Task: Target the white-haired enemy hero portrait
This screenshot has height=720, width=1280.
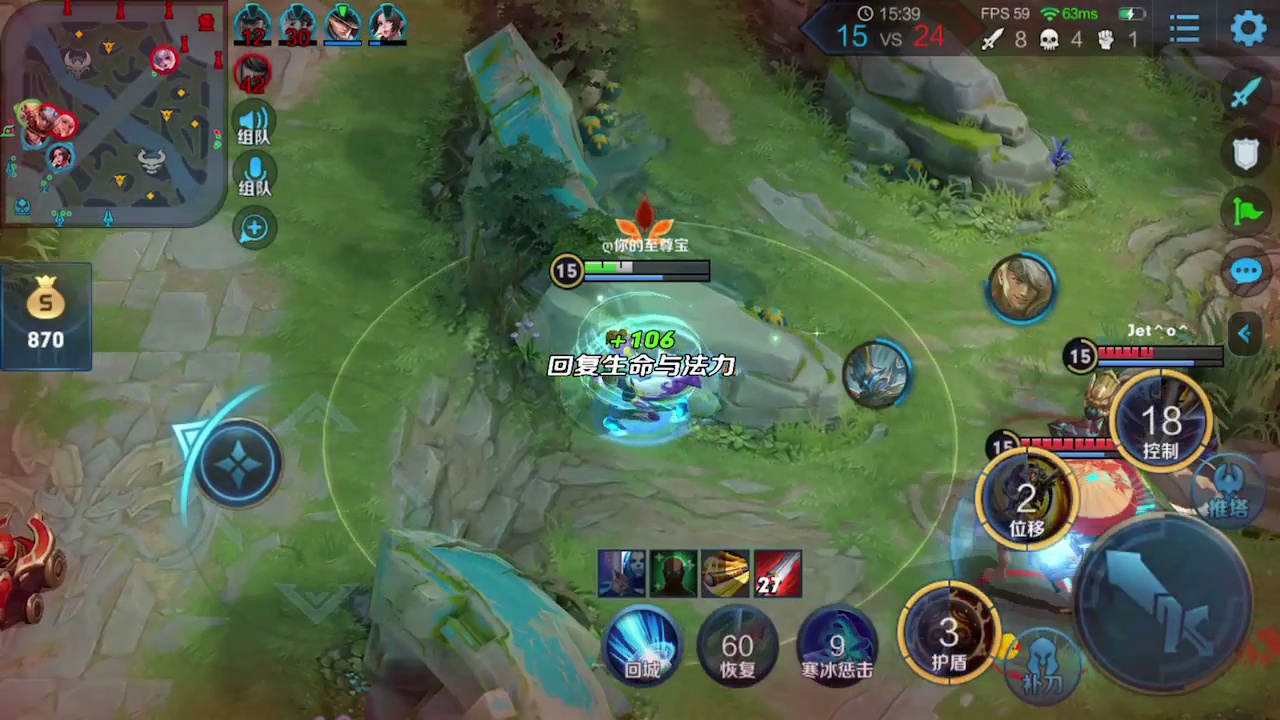Action: click(x=1022, y=288)
